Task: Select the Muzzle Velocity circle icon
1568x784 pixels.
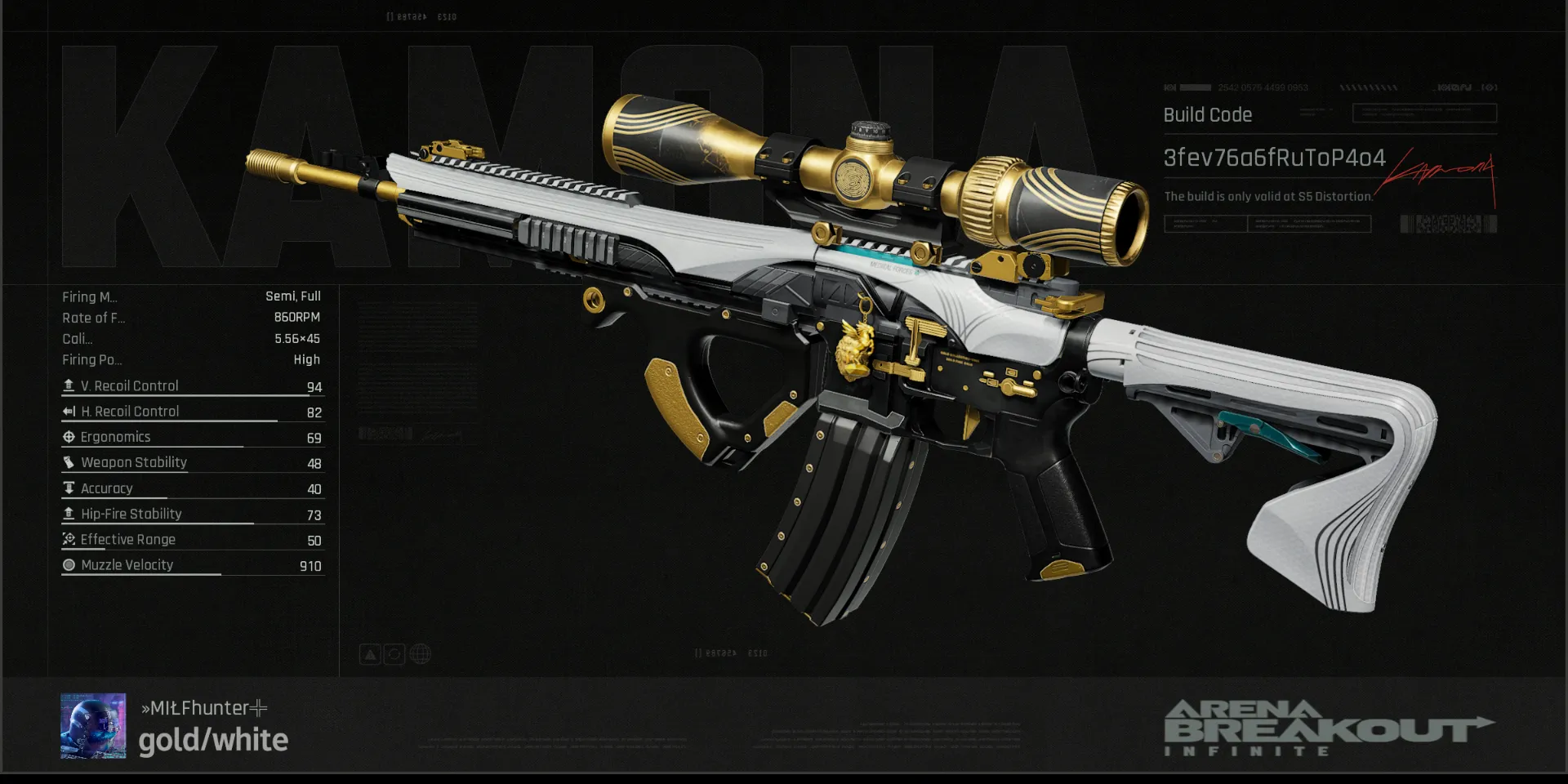Action: 69,564
